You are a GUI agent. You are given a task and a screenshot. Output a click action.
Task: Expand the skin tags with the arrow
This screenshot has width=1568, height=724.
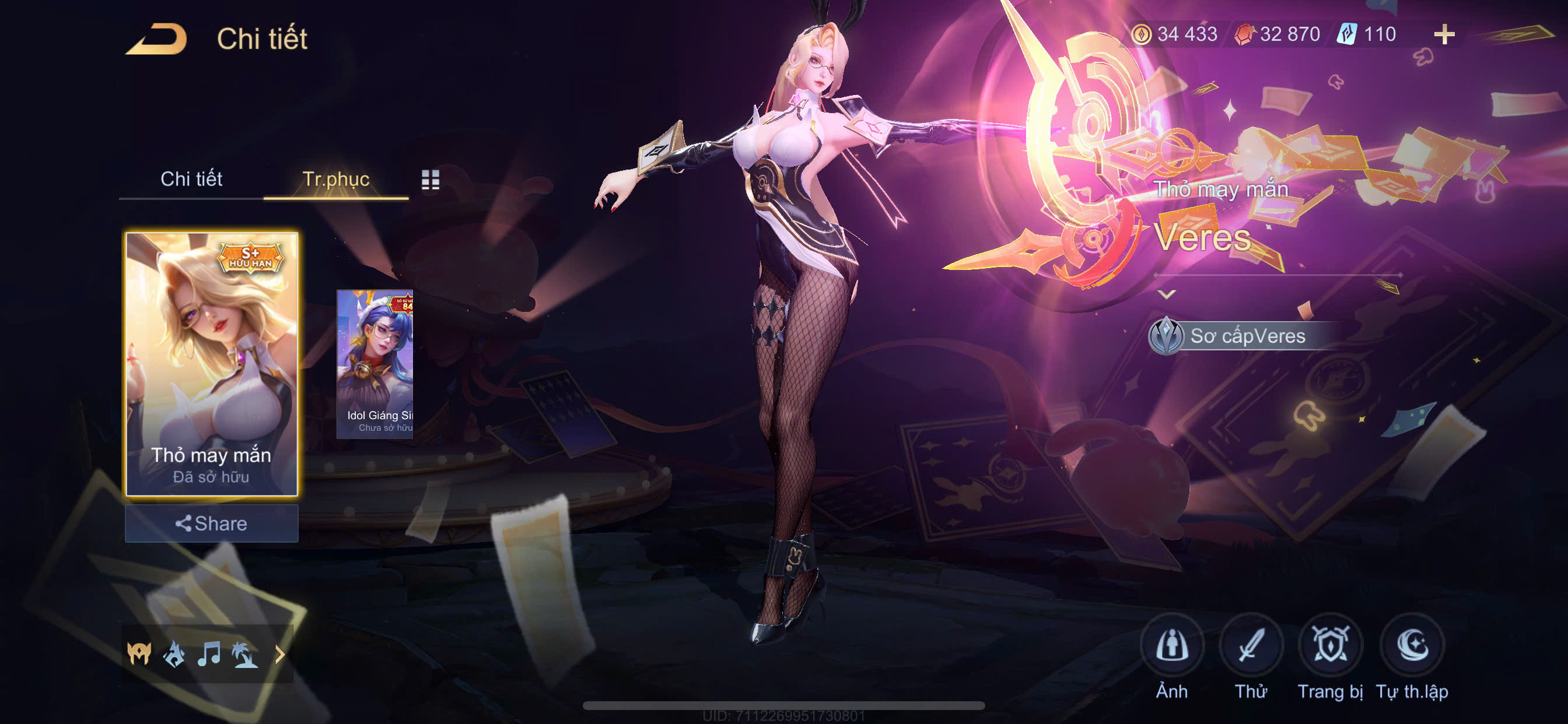pyautogui.click(x=280, y=655)
